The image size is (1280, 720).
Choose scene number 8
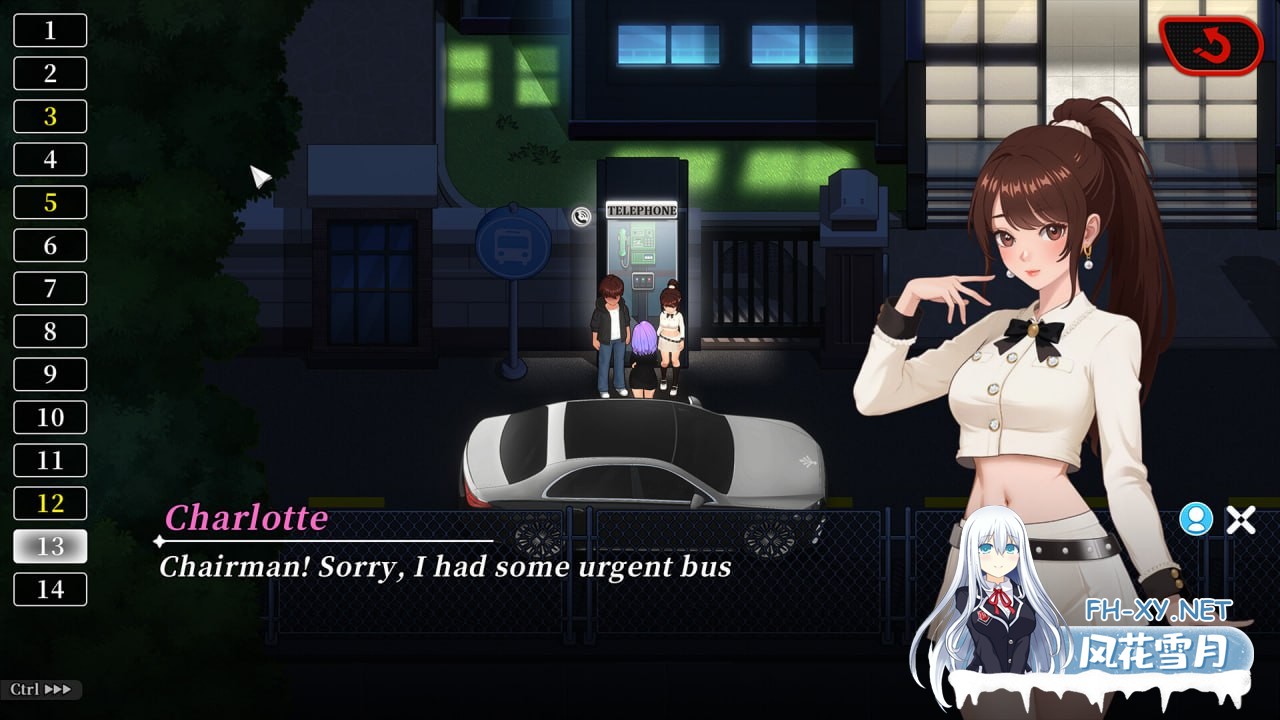click(x=50, y=331)
